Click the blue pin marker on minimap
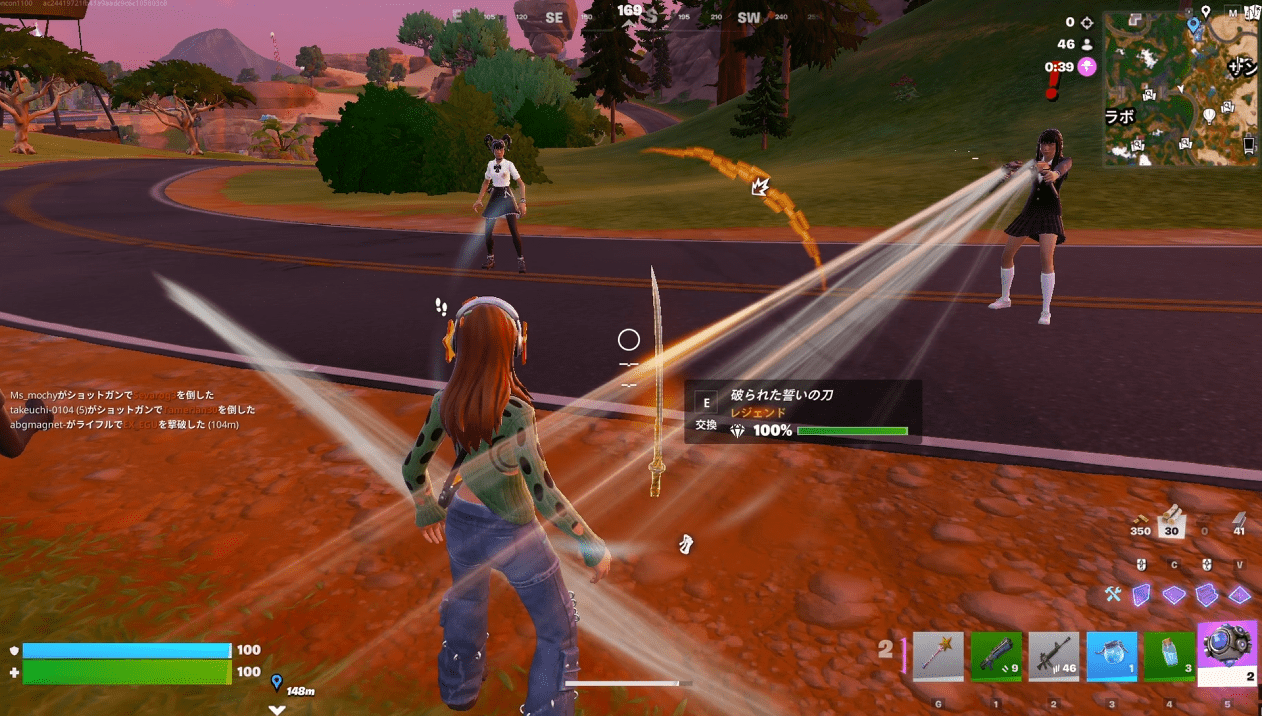The height and width of the screenshot is (716, 1262). pyautogui.click(x=1193, y=24)
